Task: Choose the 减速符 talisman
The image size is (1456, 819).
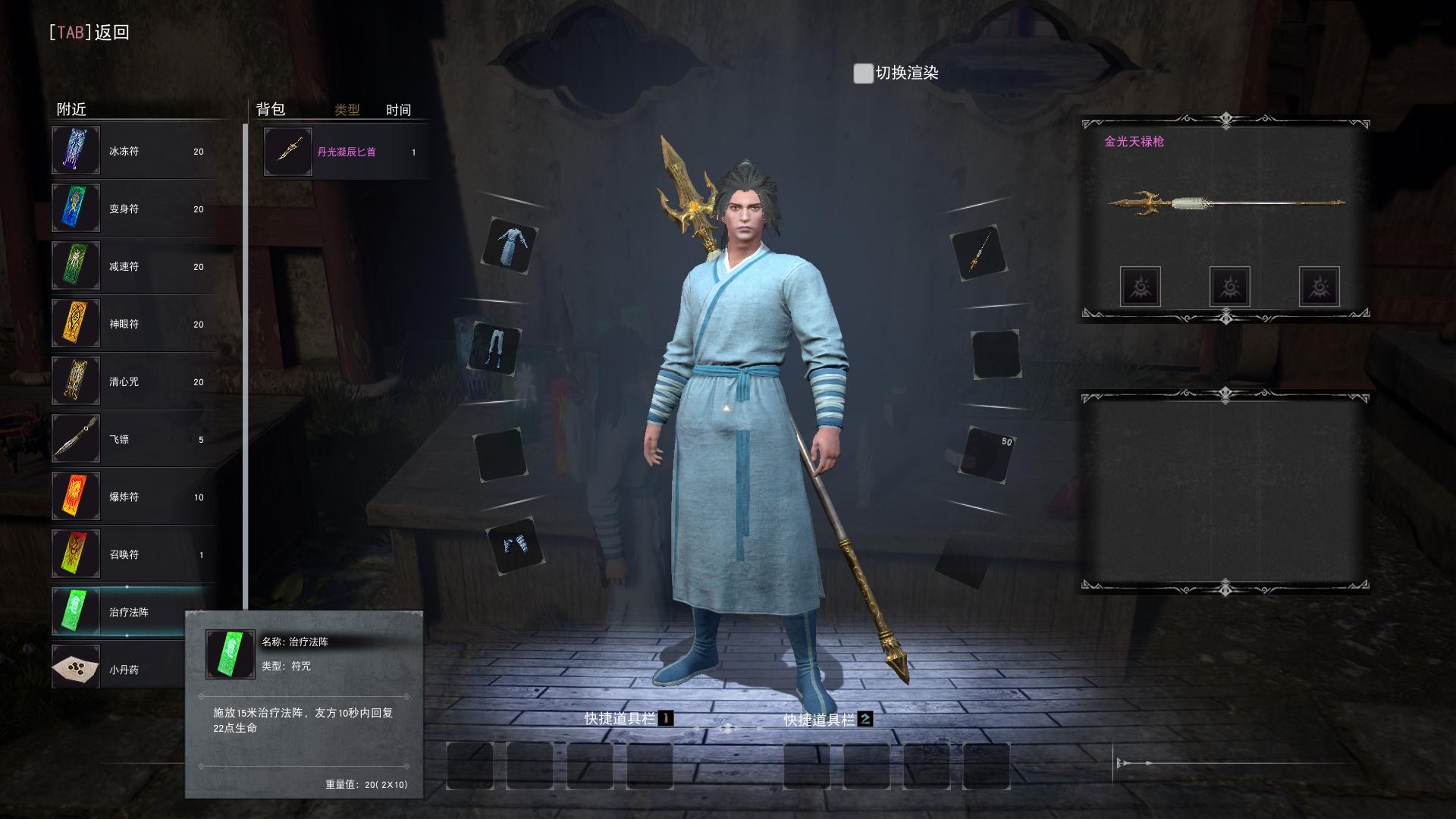Action: pyautogui.click(x=133, y=266)
